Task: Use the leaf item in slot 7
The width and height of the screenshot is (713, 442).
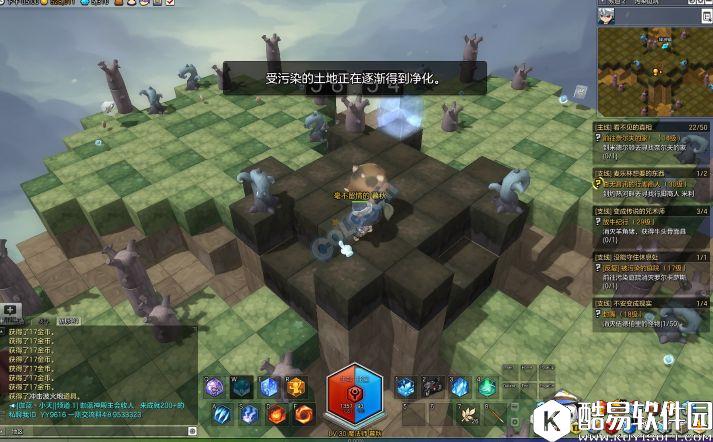Action: (466, 414)
